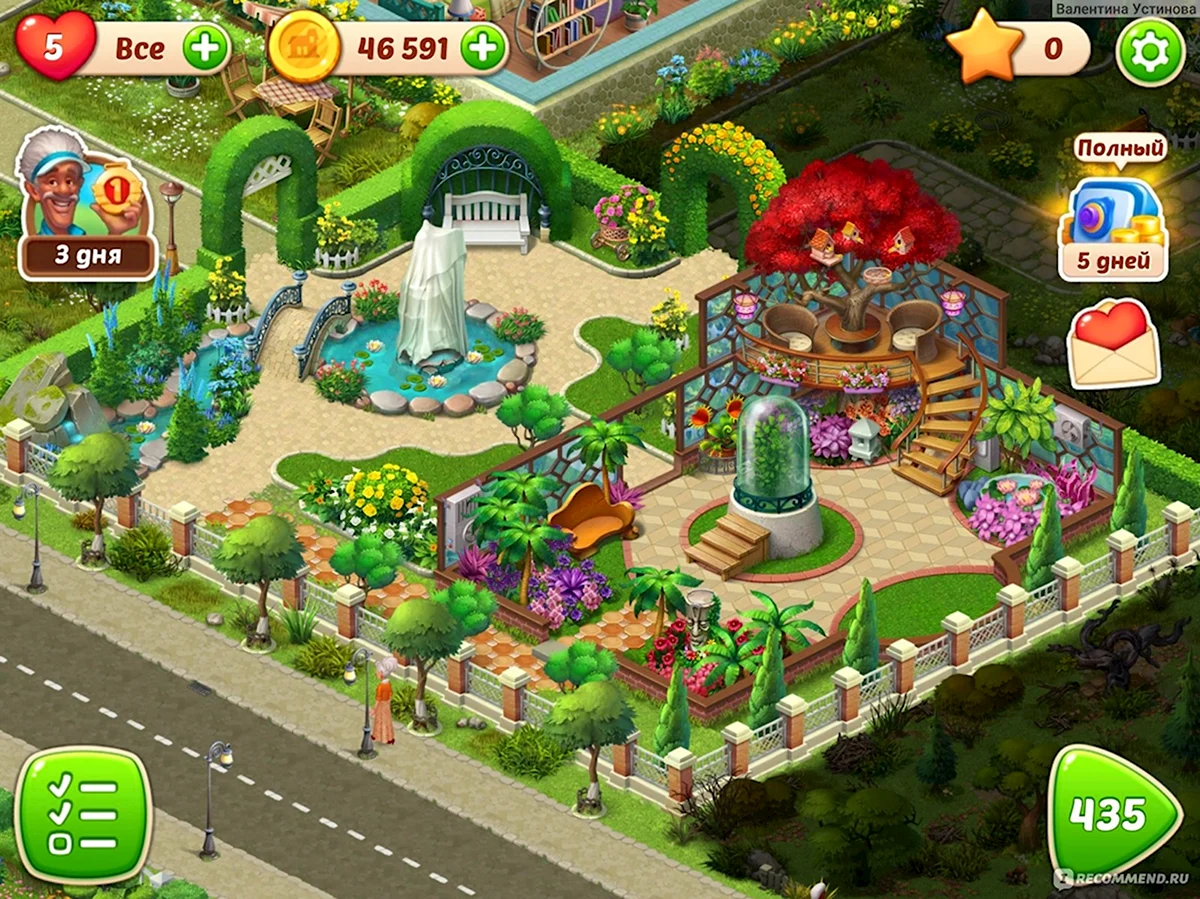Buy more coins using the plus button
Viewport: 1200px width, 899px height.
(484, 47)
